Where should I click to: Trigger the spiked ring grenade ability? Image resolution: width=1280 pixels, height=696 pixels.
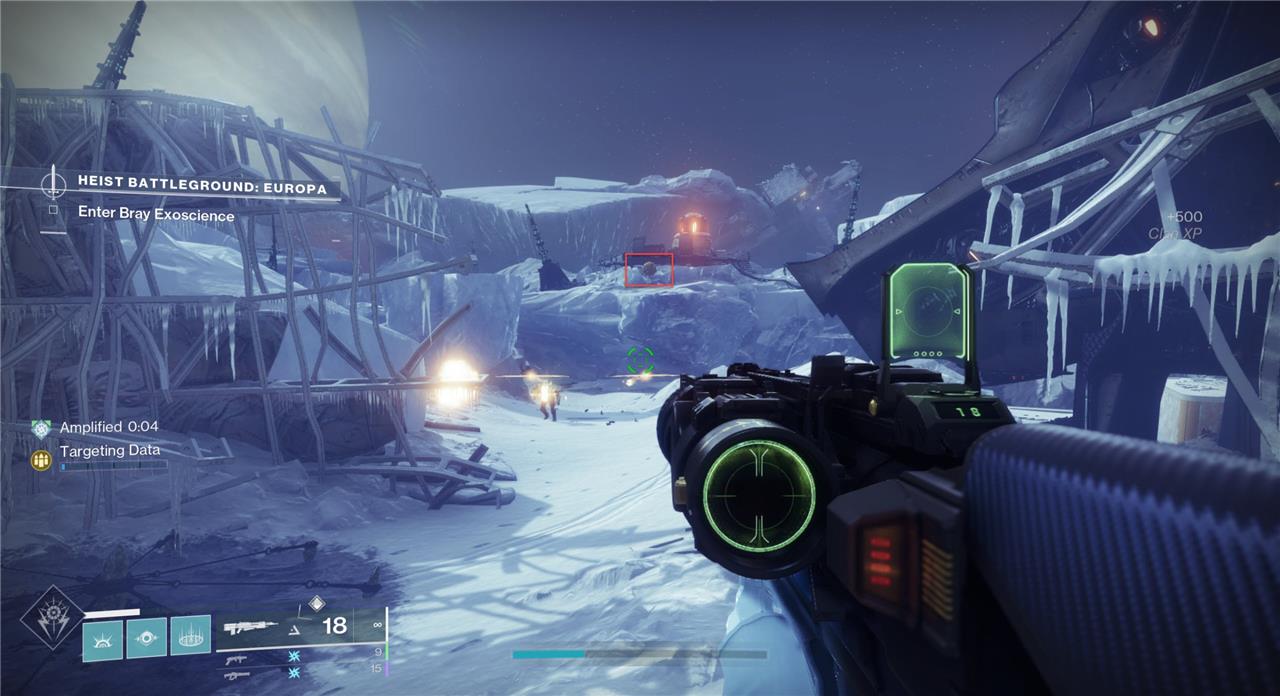[x=190, y=636]
